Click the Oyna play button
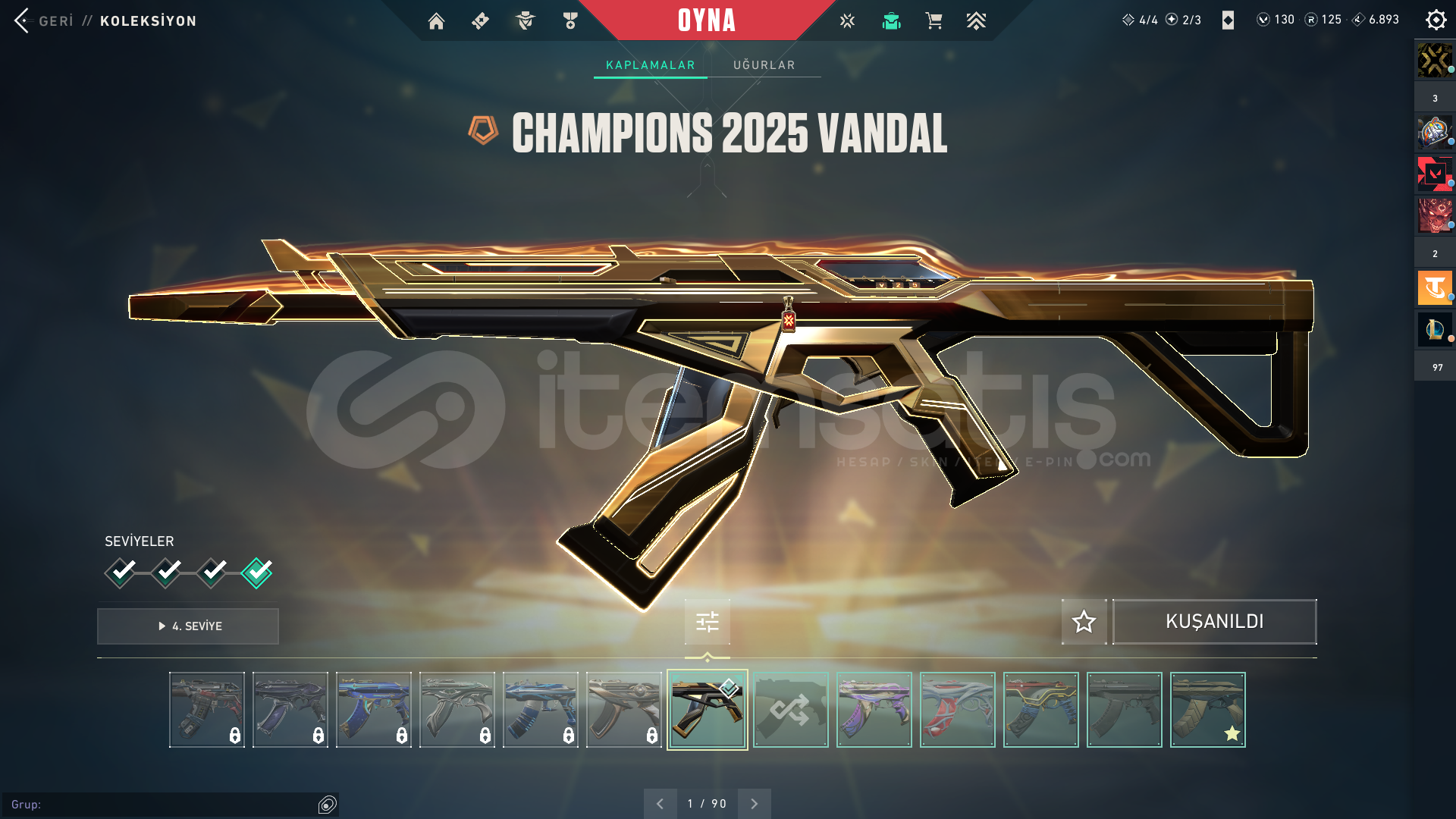Viewport: 1456px width, 819px height. click(707, 20)
